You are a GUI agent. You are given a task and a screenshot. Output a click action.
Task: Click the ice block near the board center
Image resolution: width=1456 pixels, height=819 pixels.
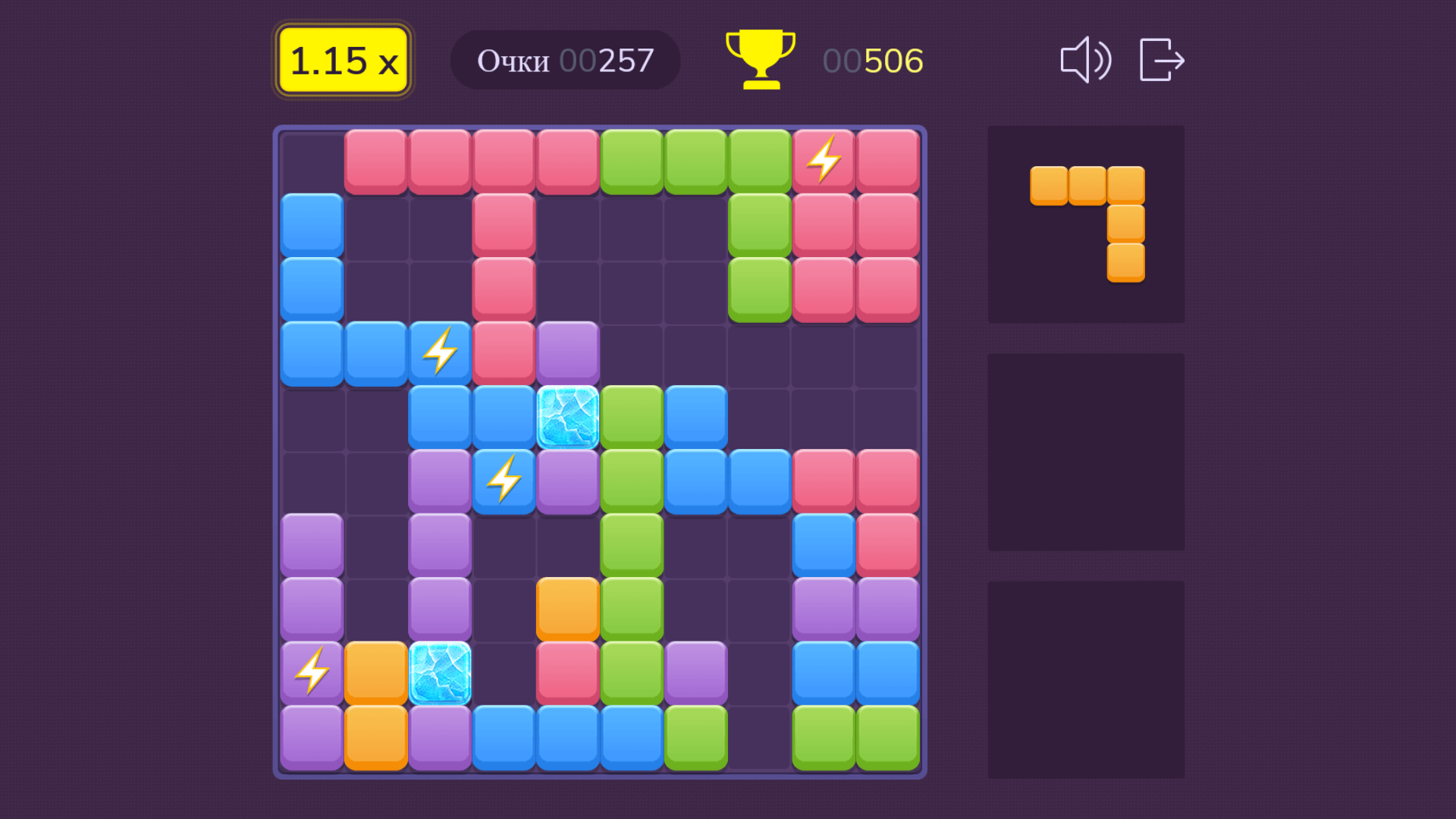point(567,415)
